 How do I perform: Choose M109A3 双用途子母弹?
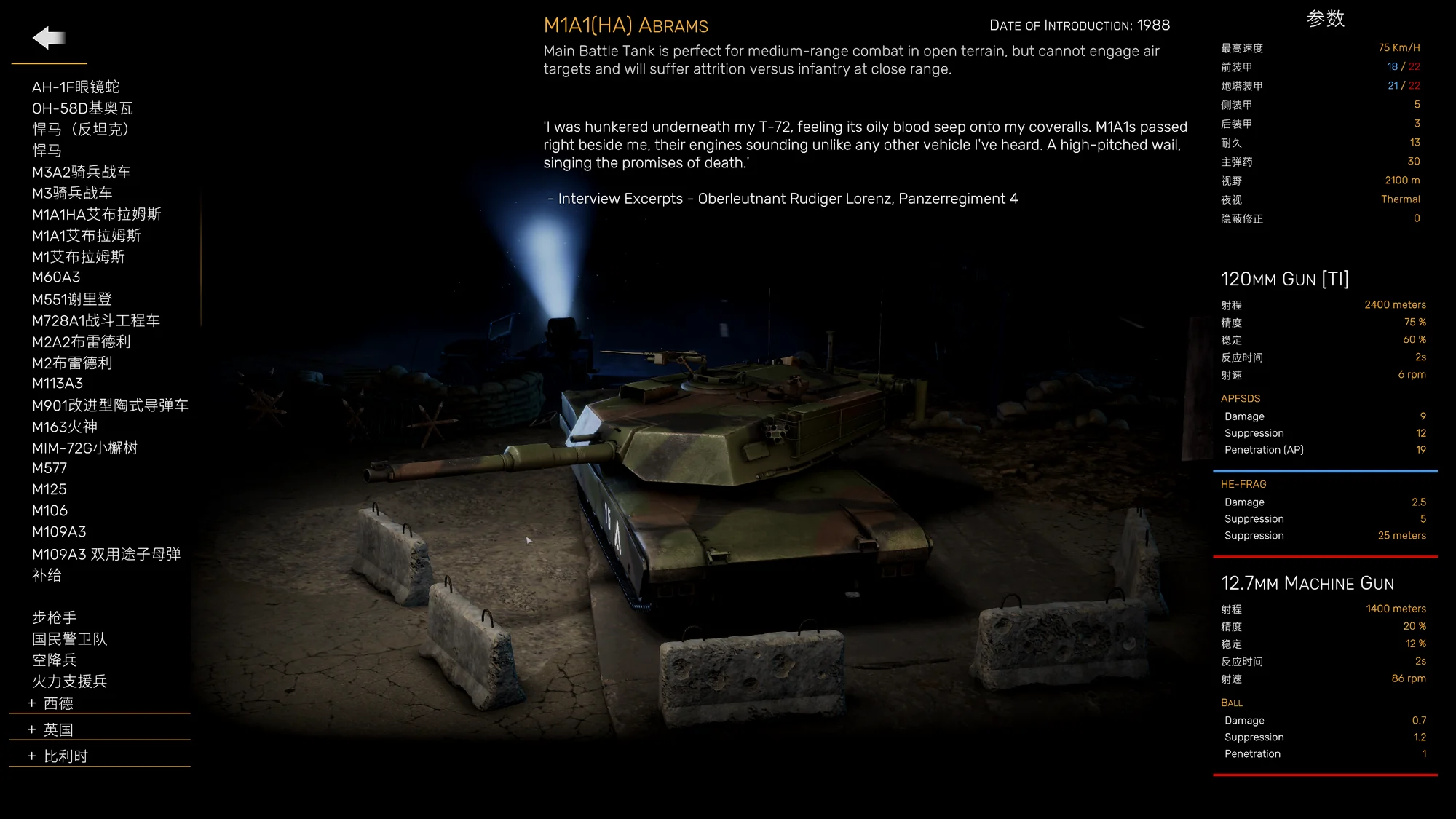(x=106, y=554)
